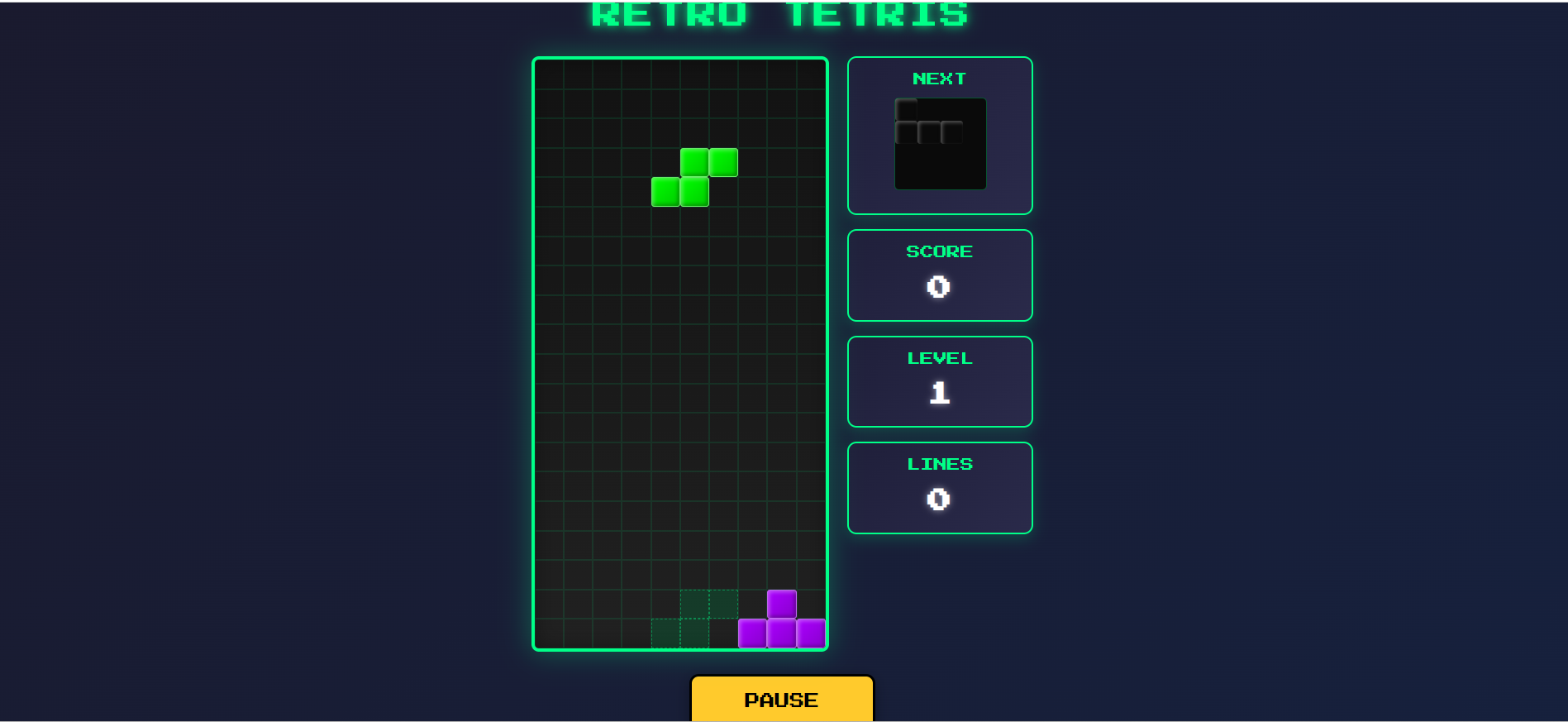
Task: Click the bottom-left green block of the piece
Action: click(x=665, y=190)
